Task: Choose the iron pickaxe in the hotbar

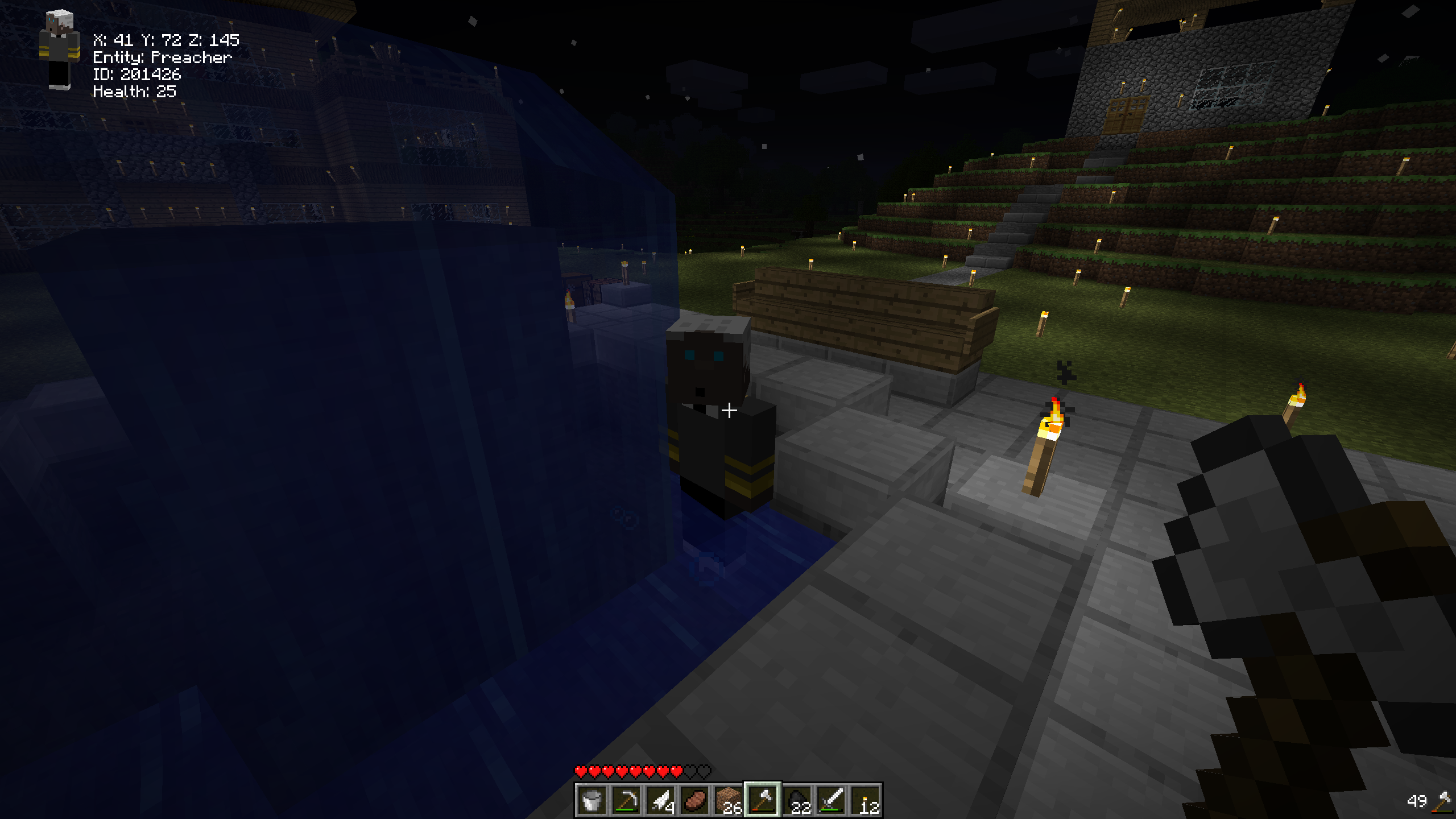Action: [x=626, y=800]
